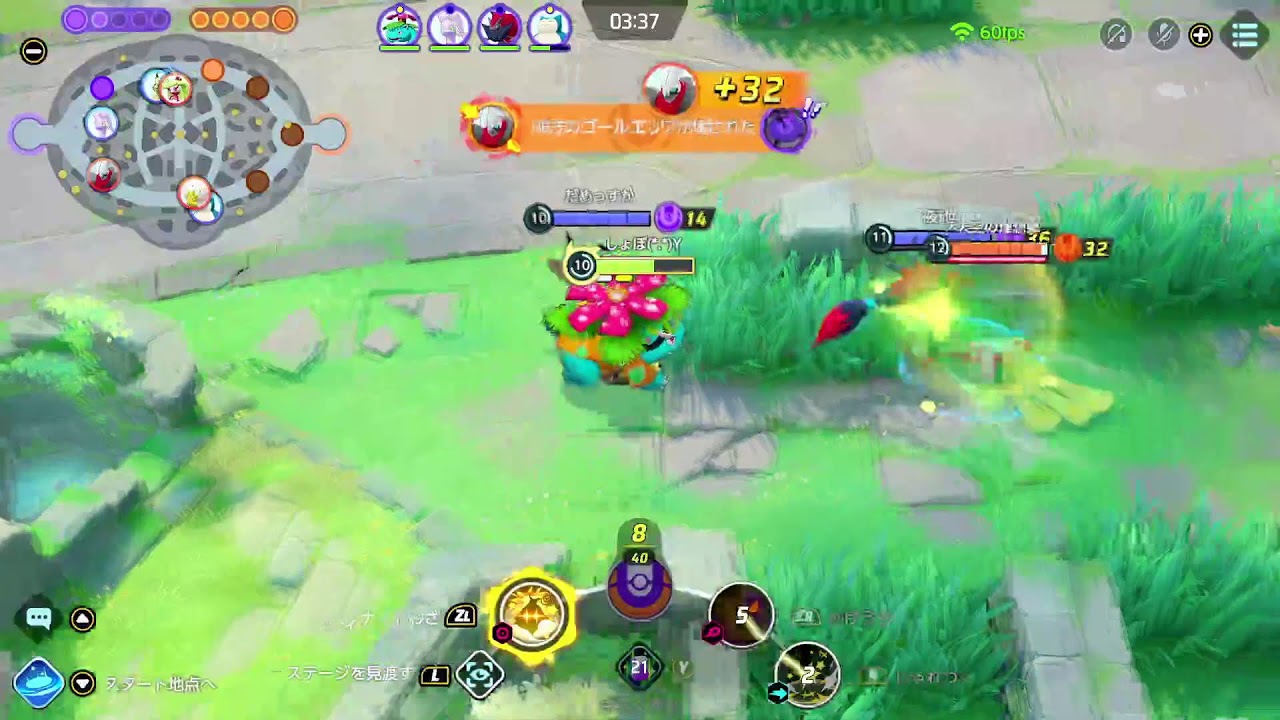1280x720 pixels.
Task: Use the move on cooldown showing 5
Action: click(x=741, y=615)
